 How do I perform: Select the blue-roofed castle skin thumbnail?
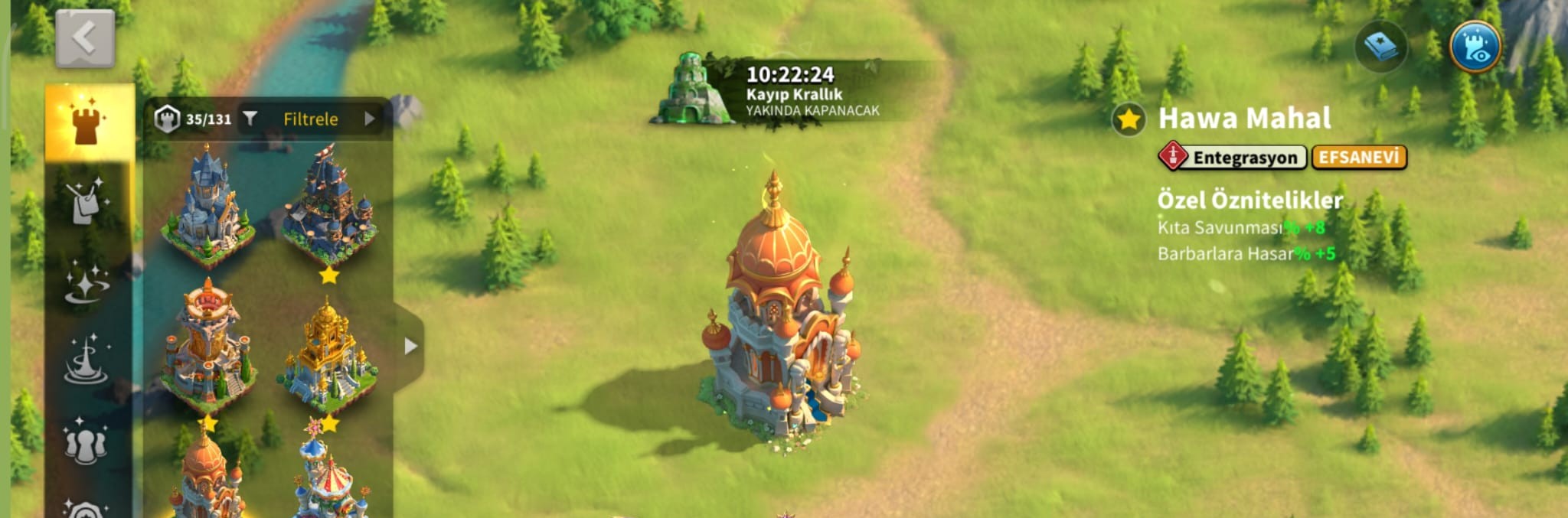[207, 206]
